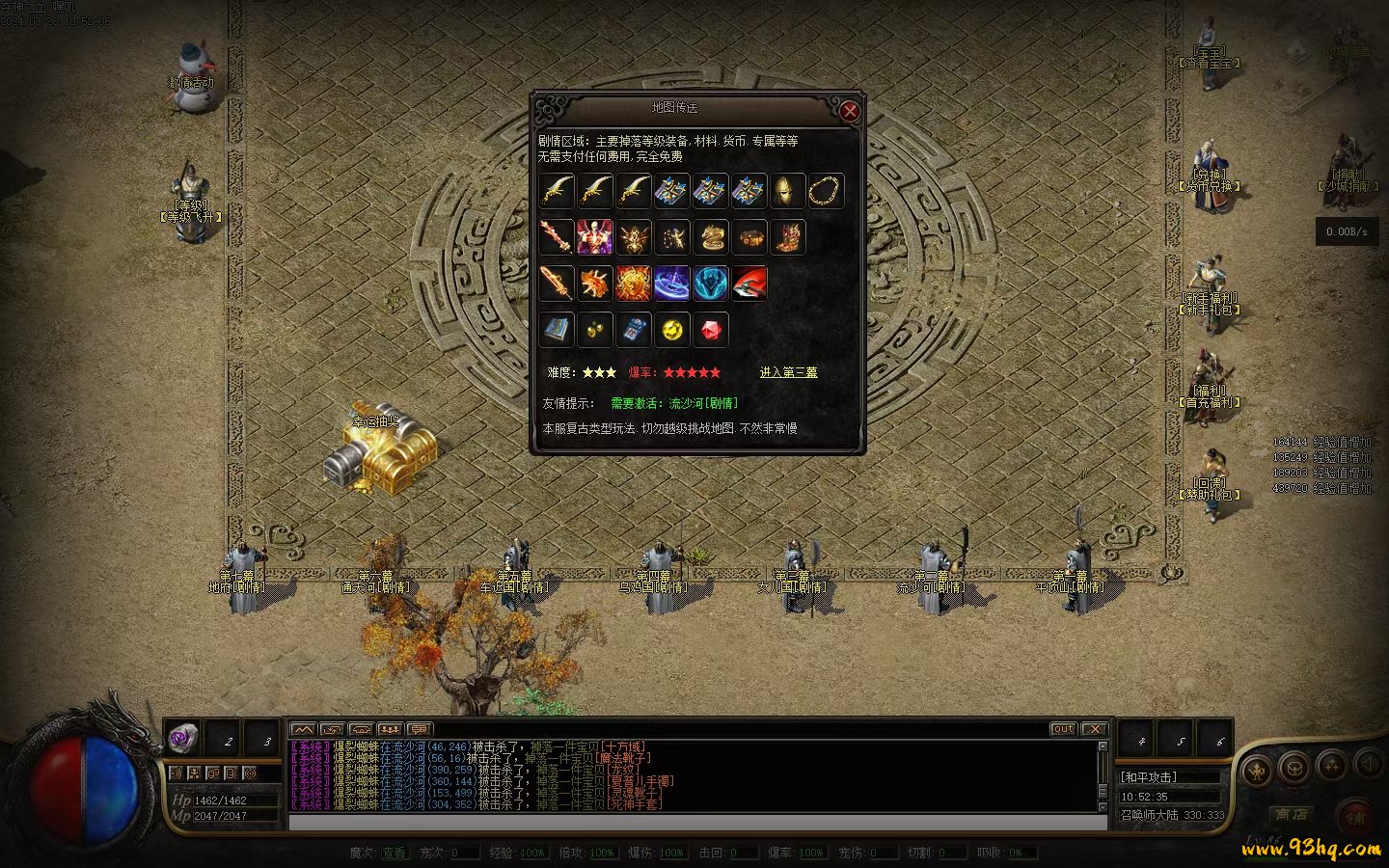The width and height of the screenshot is (1389, 868).
Task: Use the purple swirl item in hotbar
Action: 182,739
